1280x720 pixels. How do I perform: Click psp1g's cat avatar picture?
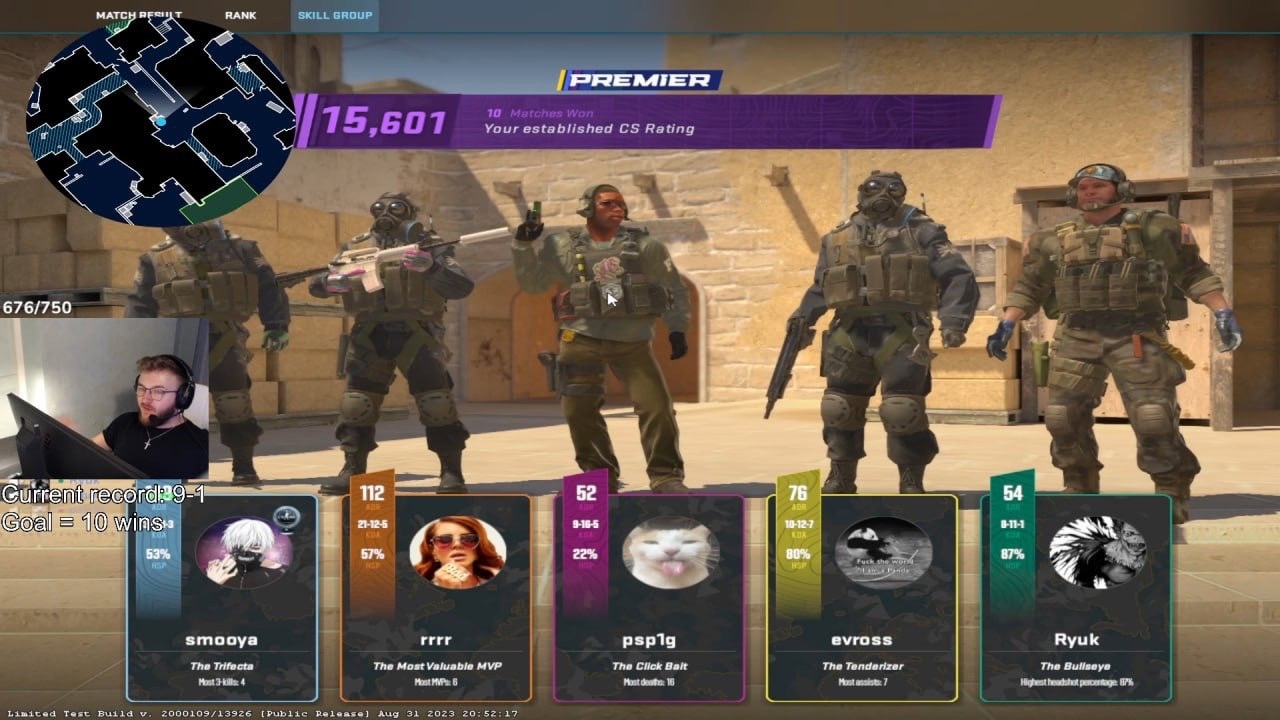(x=671, y=553)
